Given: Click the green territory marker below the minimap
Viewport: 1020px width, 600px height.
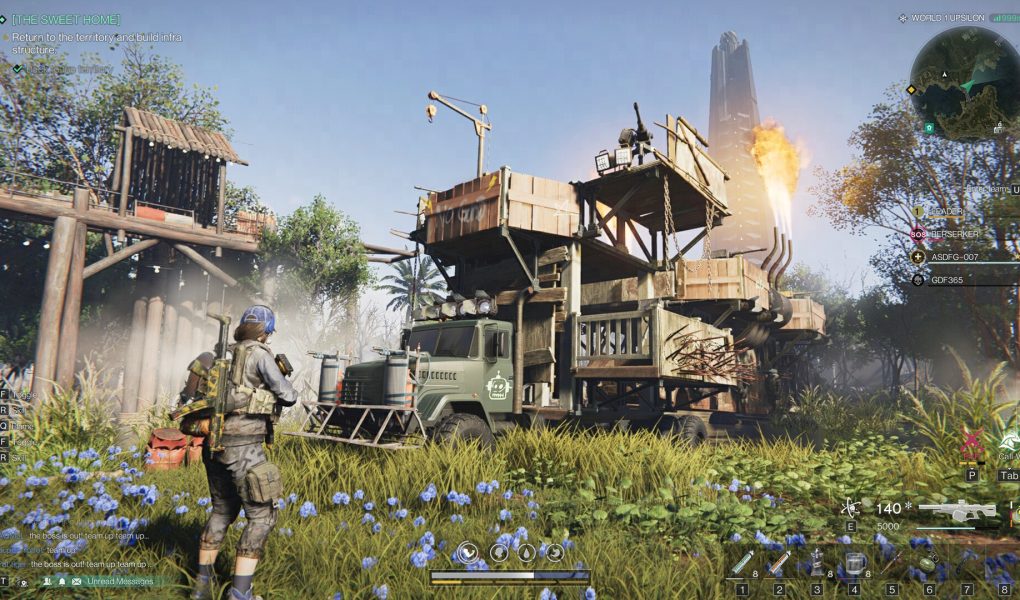Looking at the screenshot, I should (x=929, y=128).
